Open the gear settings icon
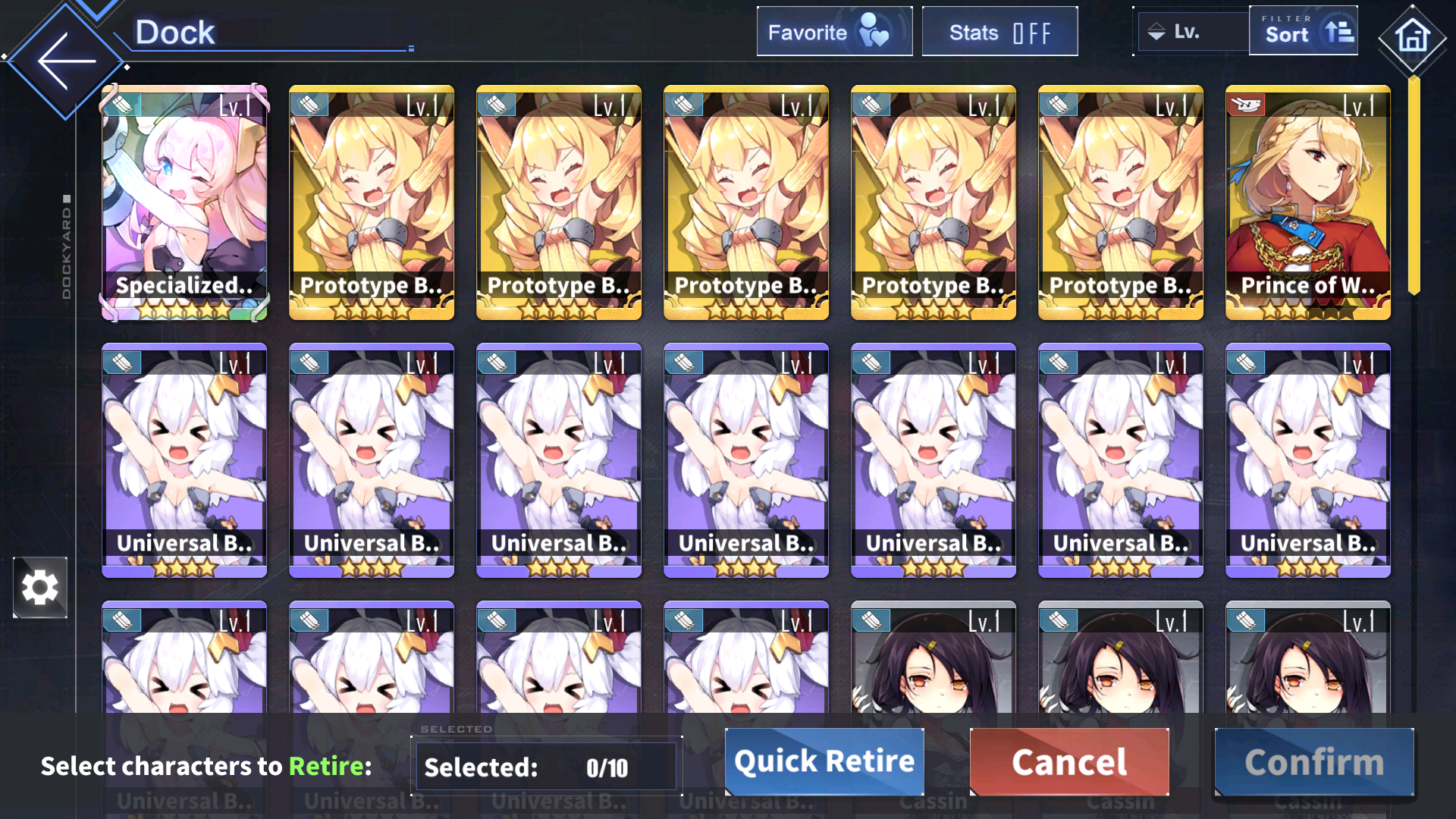Image resolution: width=1456 pixels, height=819 pixels. [40, 588]
